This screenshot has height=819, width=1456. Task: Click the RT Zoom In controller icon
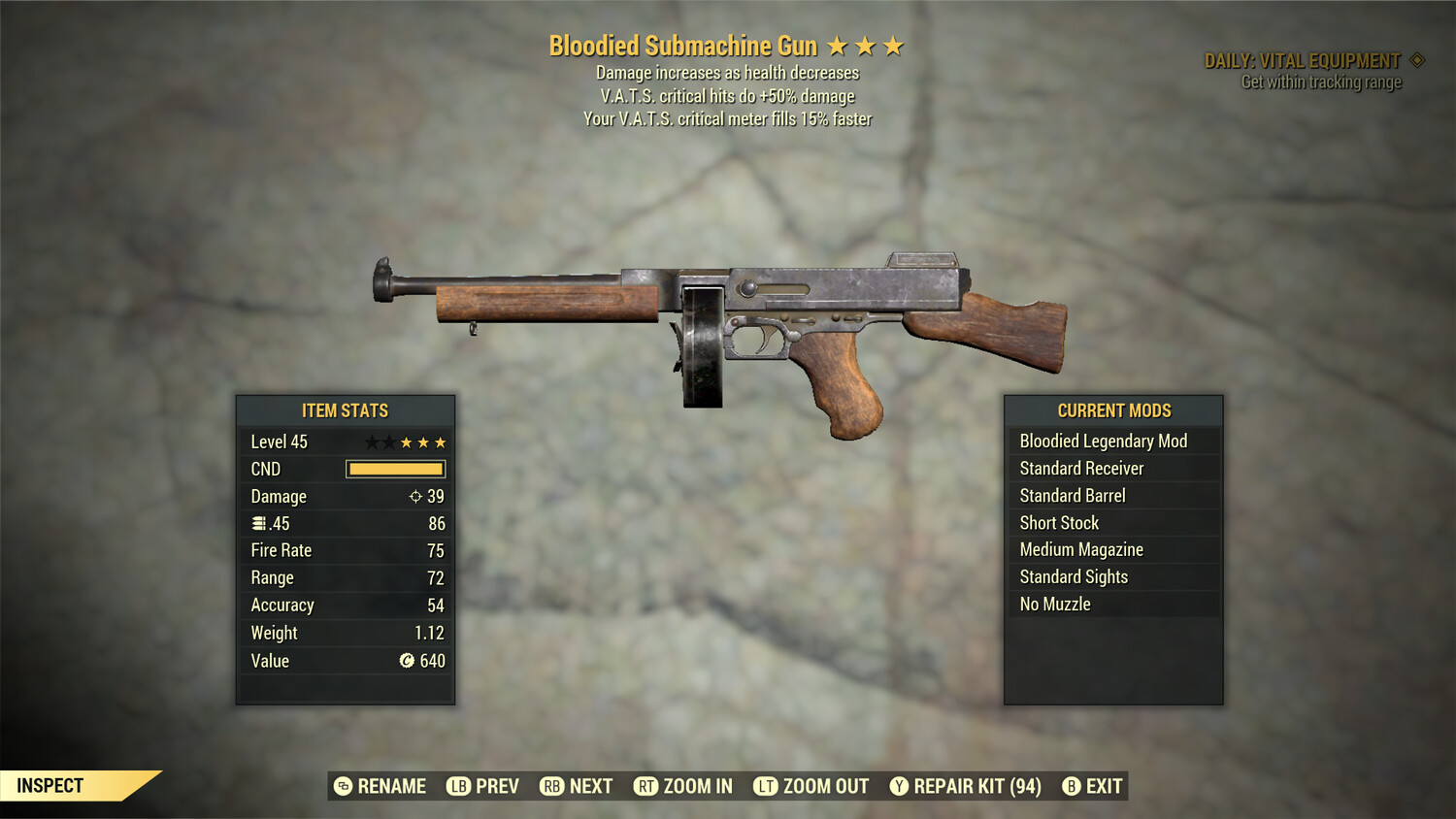point(646,786)
